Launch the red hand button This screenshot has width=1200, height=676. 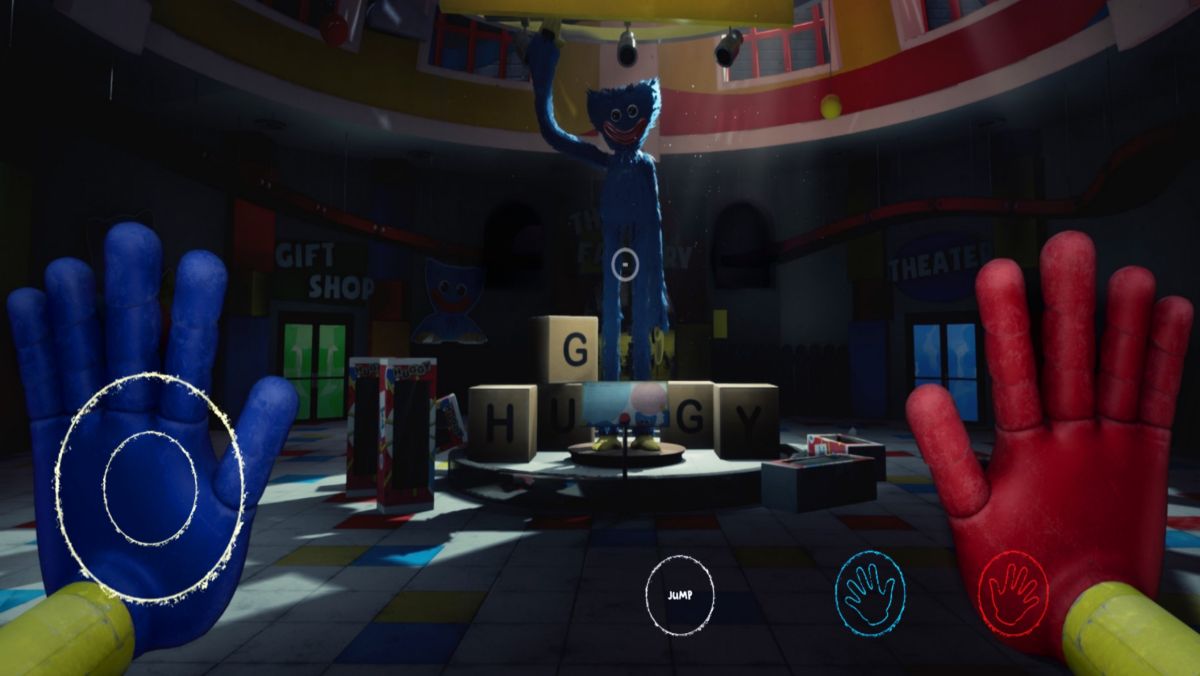pyautogui.click(x=1012, y=594)
